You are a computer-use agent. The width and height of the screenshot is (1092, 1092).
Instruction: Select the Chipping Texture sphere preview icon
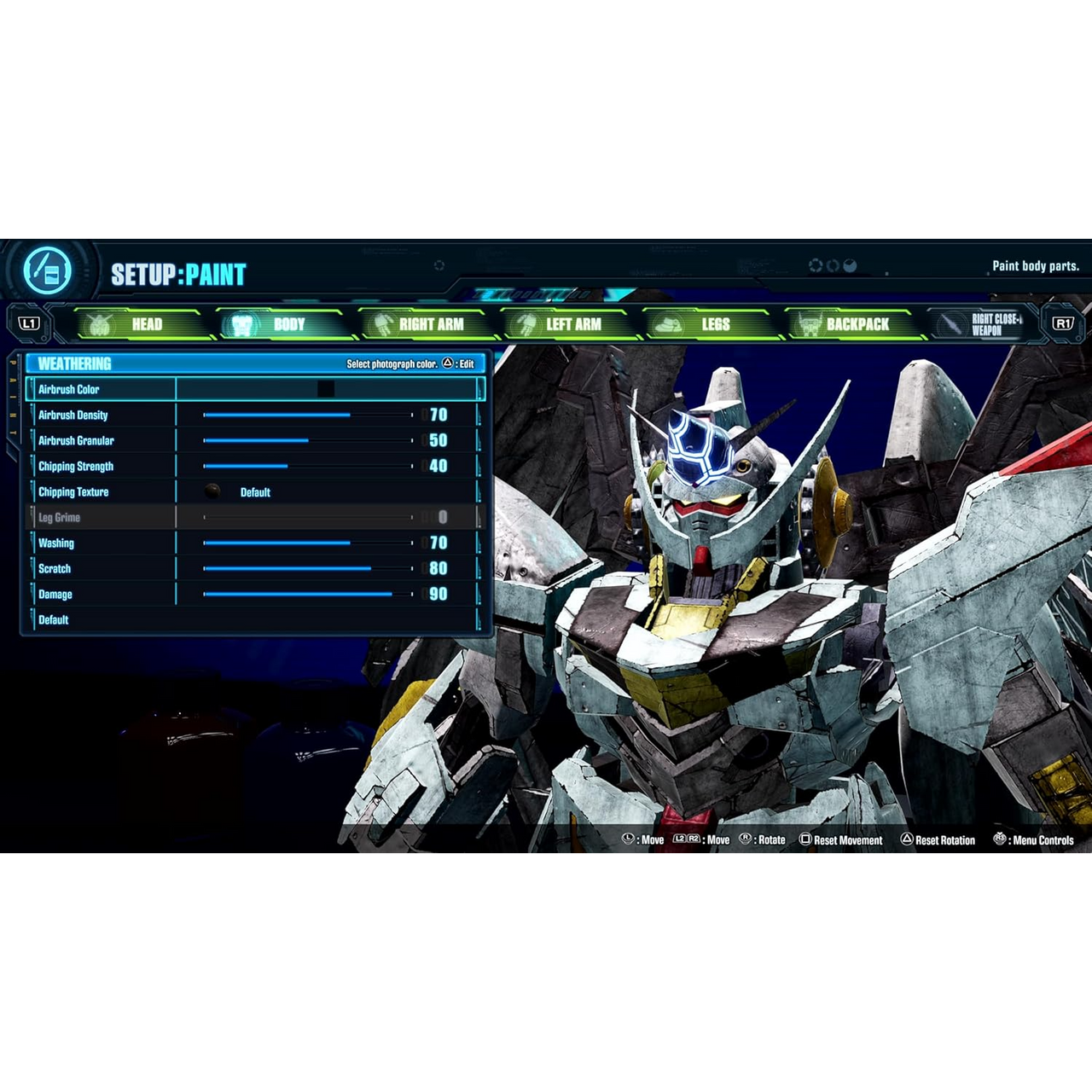tap(211, 491)
